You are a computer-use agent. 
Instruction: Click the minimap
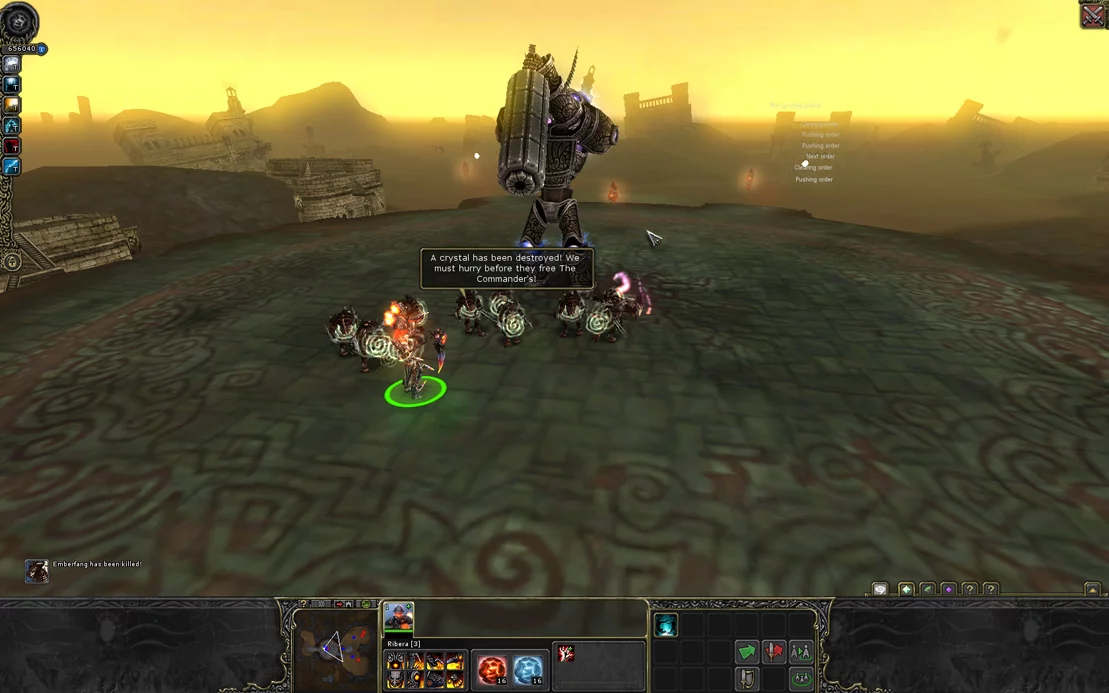(333, 651)
